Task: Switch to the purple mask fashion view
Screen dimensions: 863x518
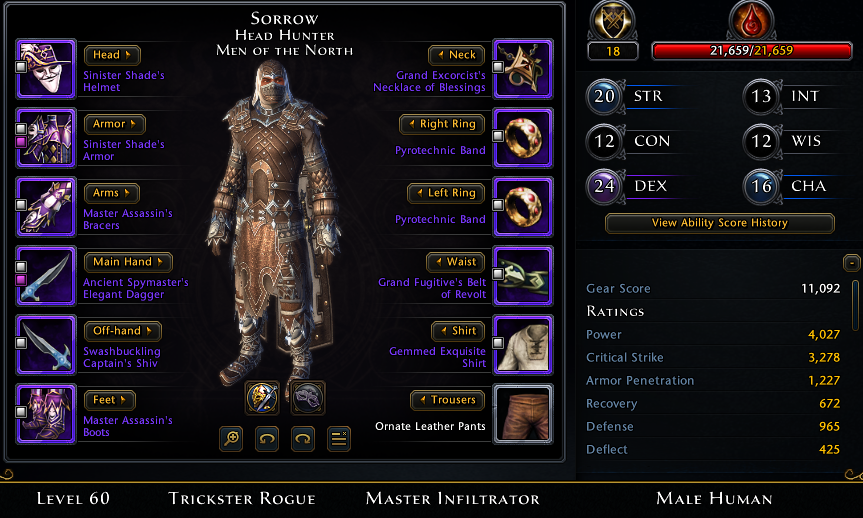Action: click(307, 397)
